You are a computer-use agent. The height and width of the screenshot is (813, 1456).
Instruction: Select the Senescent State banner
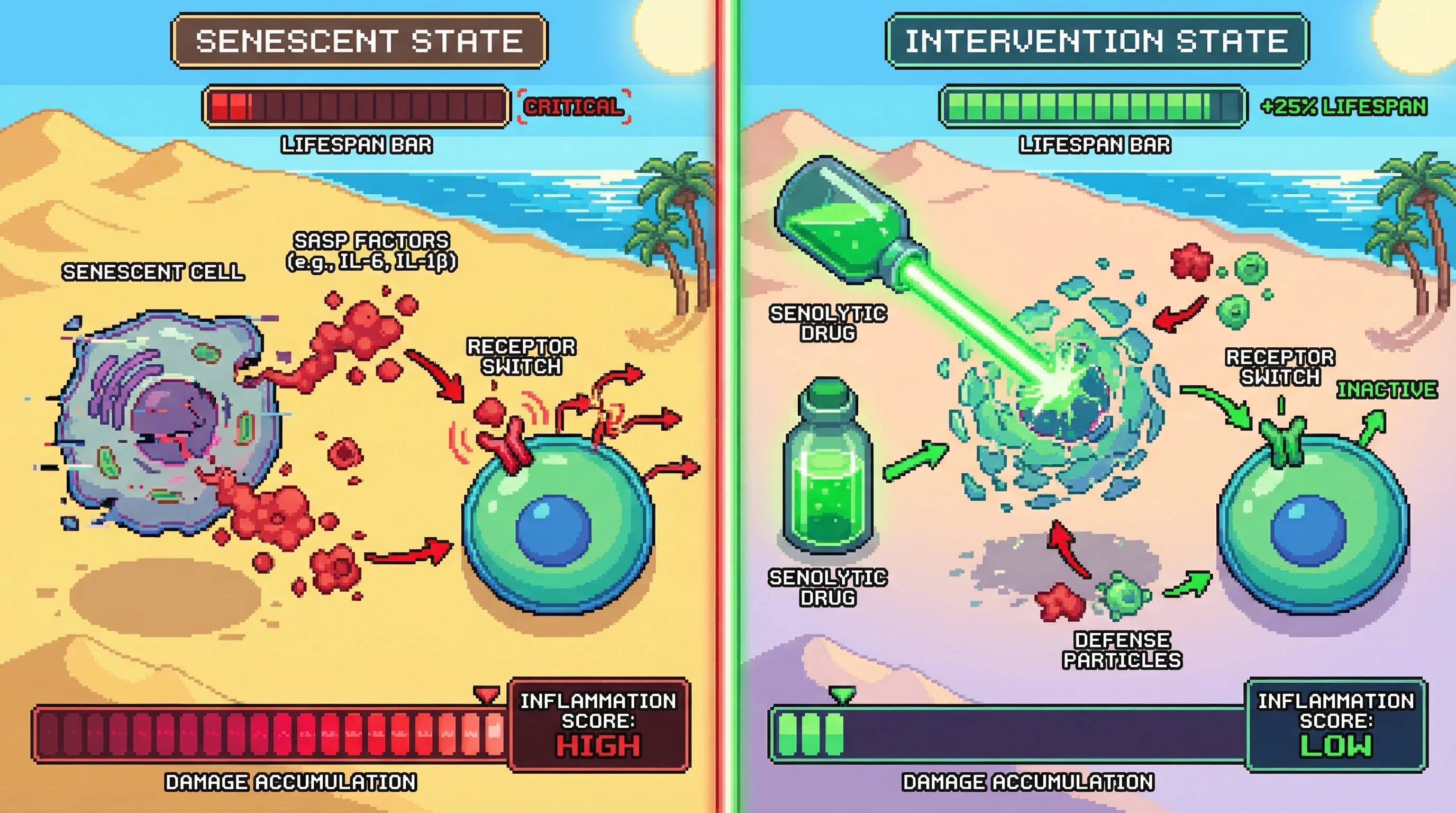(359, 41)
